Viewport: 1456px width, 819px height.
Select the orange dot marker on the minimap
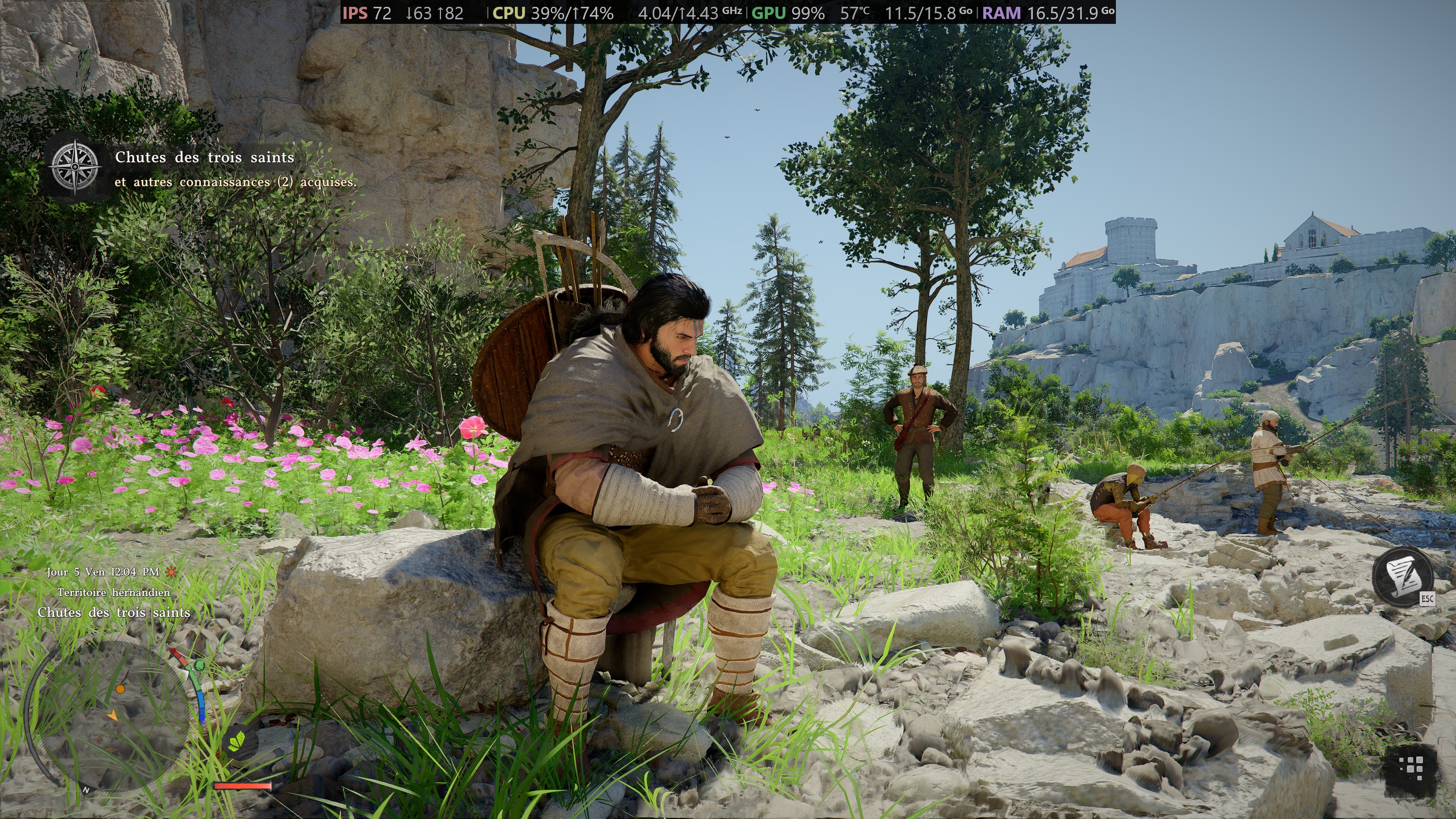click(120, 689)
